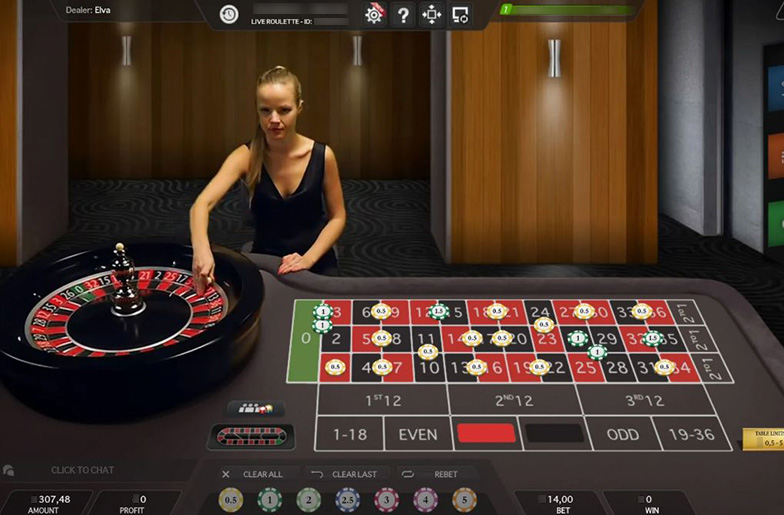The image size is (784, 515).
Task: Choose the green 1 value chip
Action: click(269, 499)
